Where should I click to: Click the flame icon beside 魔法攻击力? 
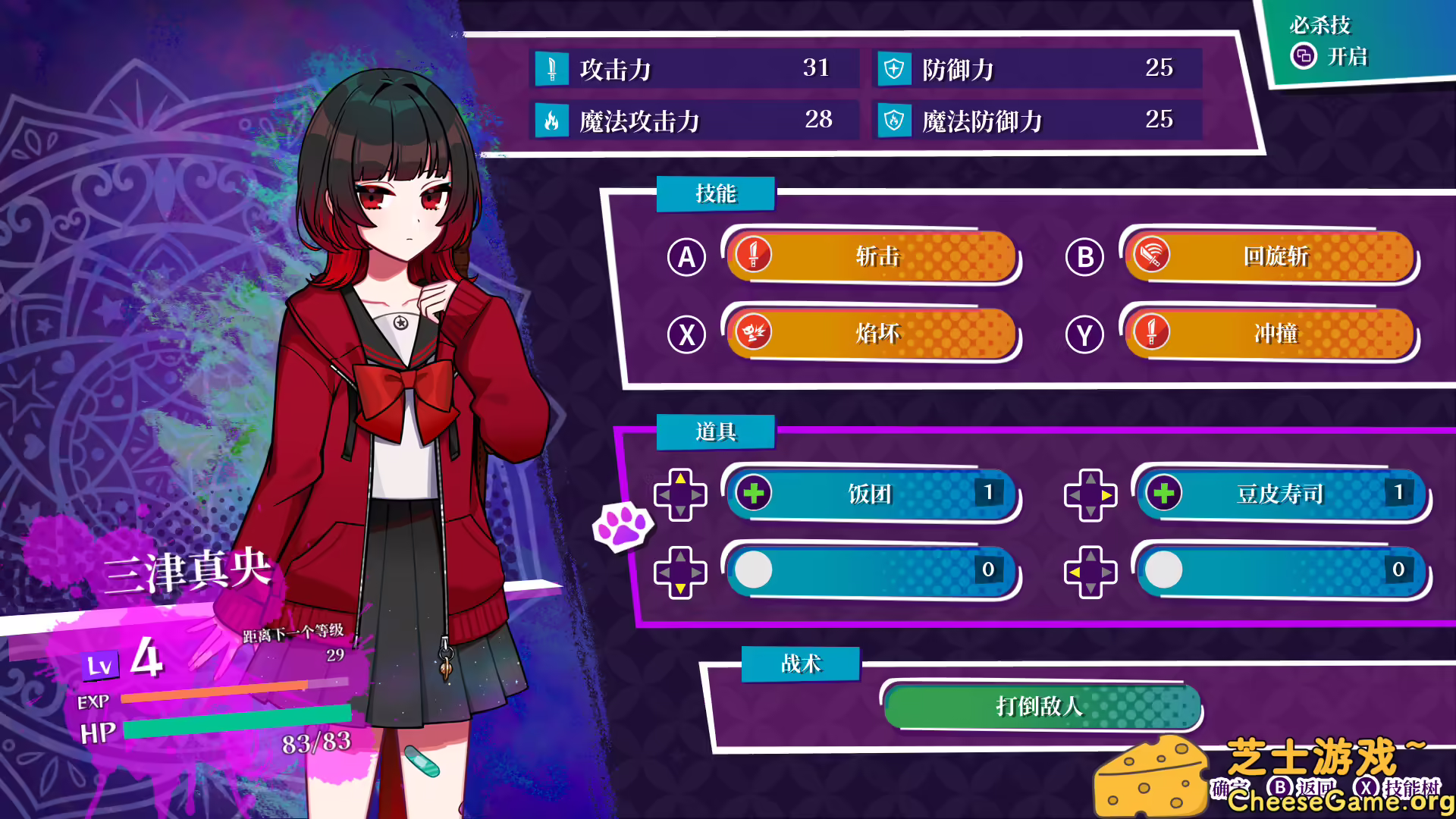point(552,120)
